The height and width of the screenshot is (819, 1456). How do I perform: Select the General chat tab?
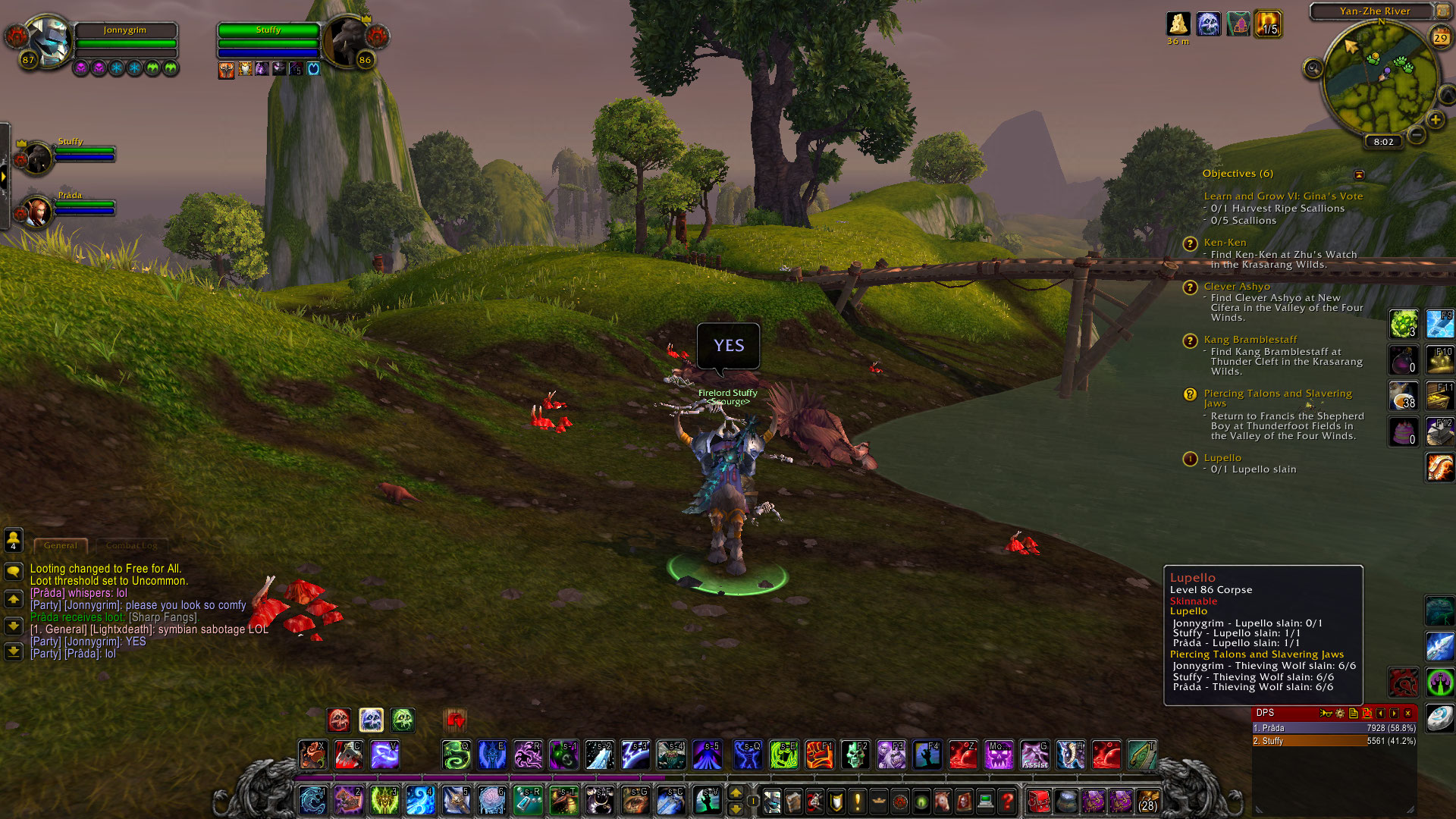pos(60,545)
